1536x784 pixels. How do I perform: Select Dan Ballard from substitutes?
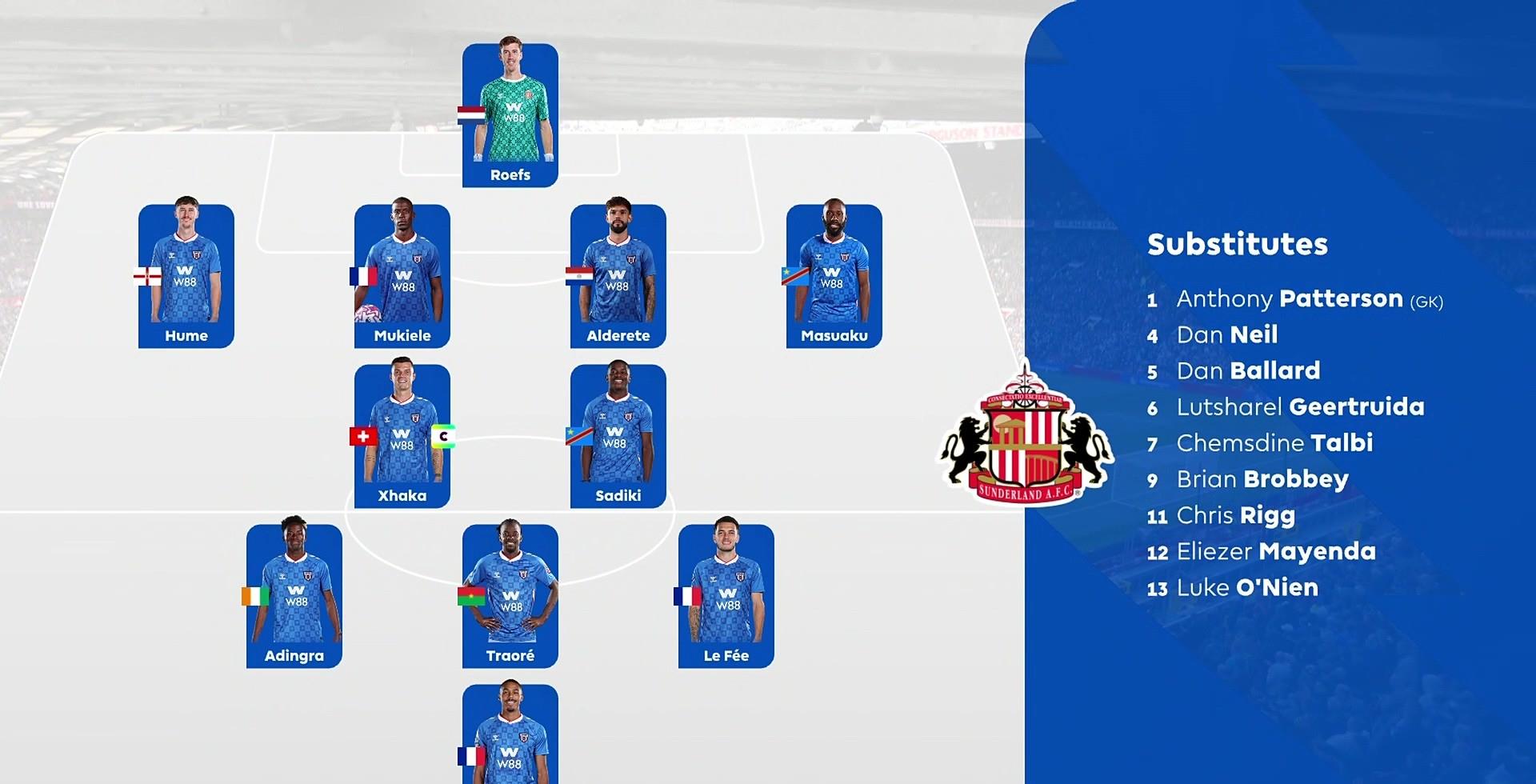(1248, 371)
